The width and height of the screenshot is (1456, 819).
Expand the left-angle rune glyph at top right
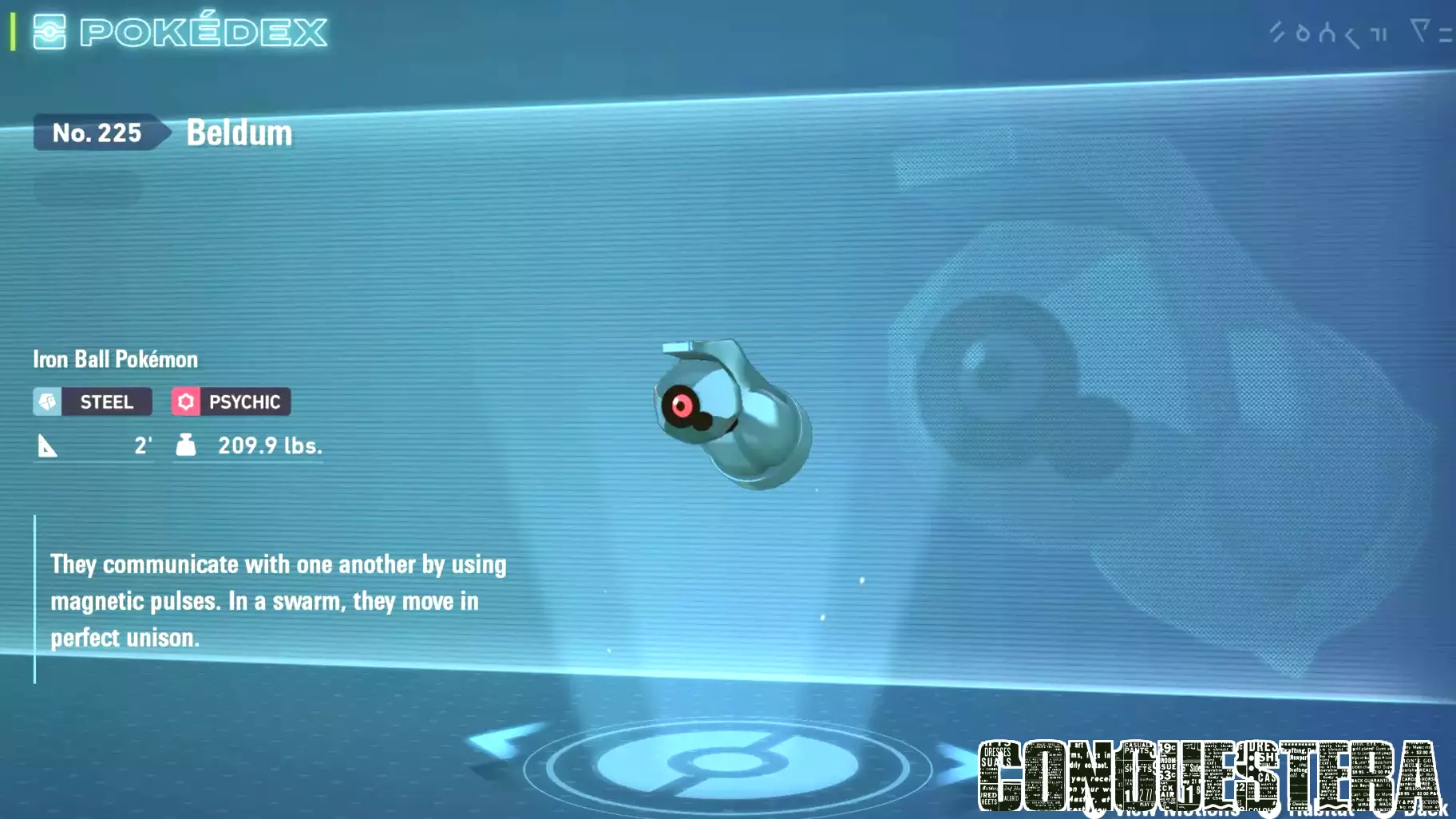tap(1351, 34)
